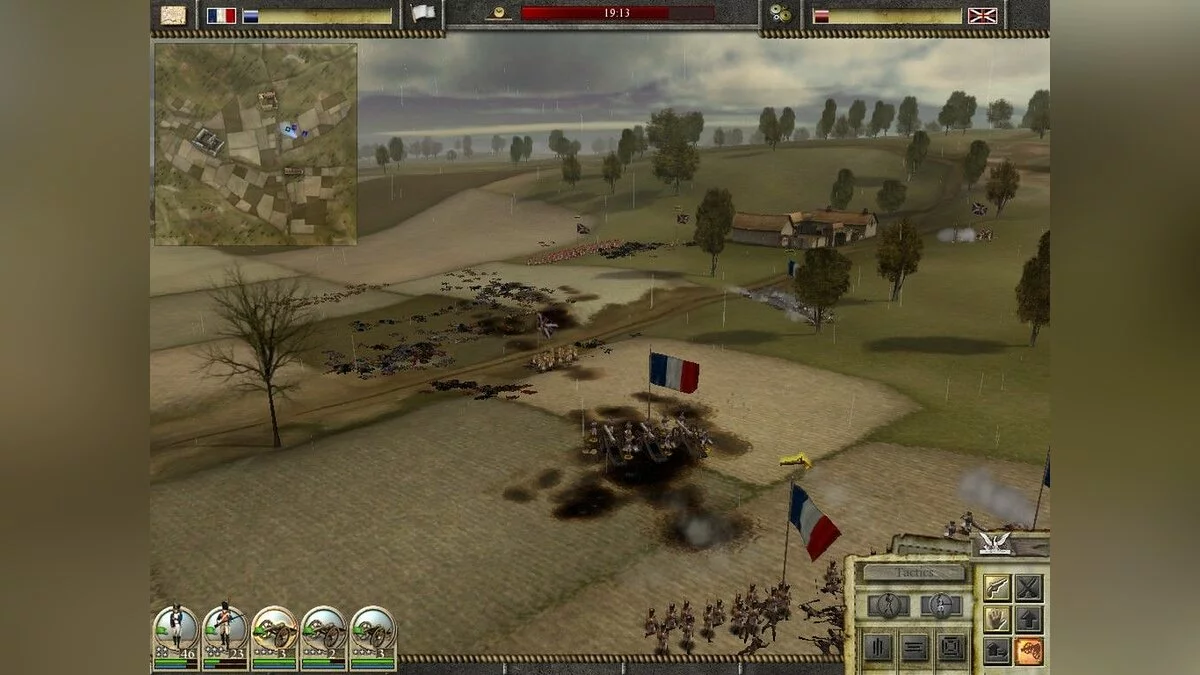Image resolution: width=1200 pixels, height=675 pixels.
Task: Open the battlefield minimap
Action: pos(255,144)
